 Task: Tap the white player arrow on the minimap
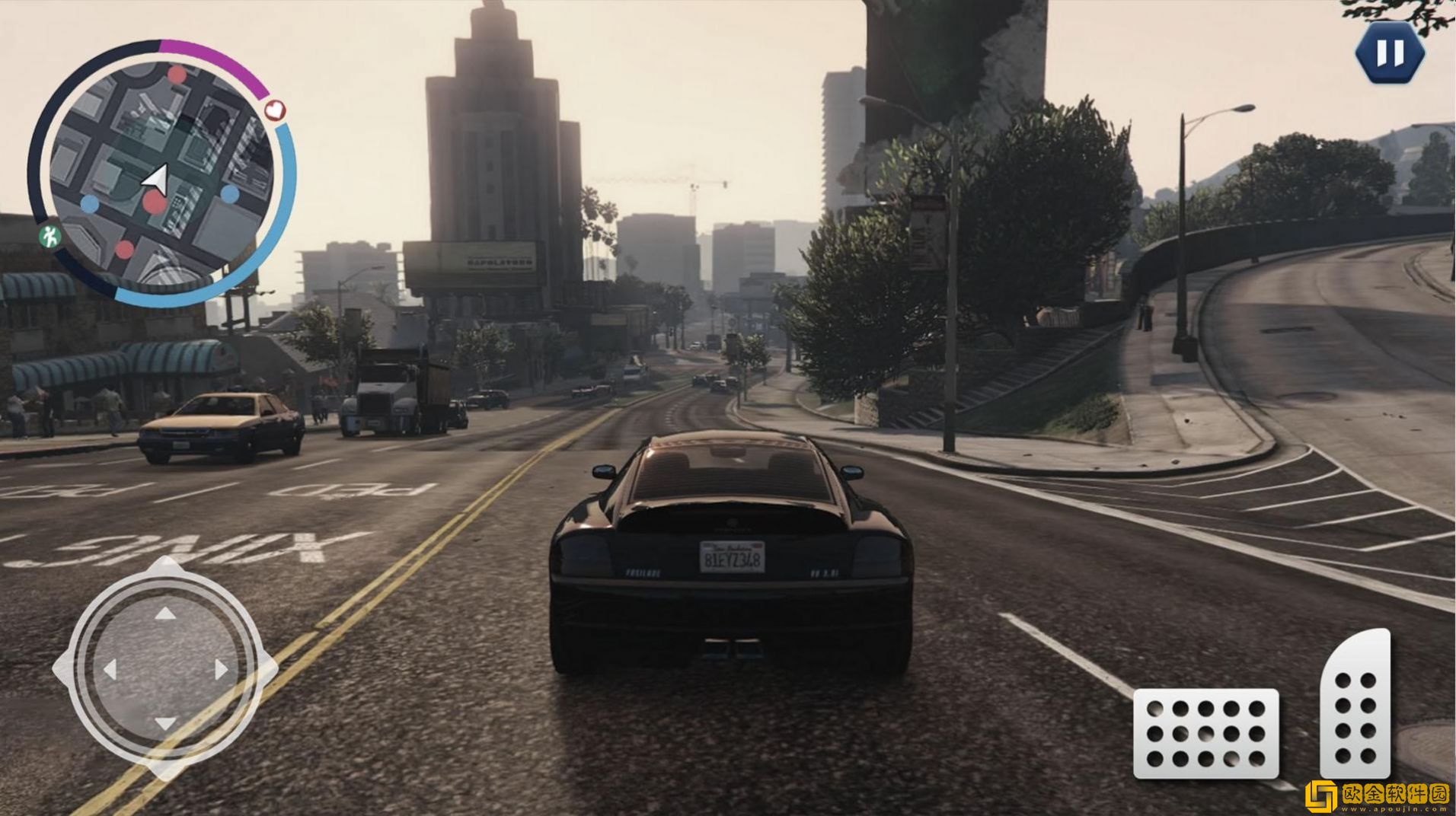pyautogui.click(x=158, y=178)
